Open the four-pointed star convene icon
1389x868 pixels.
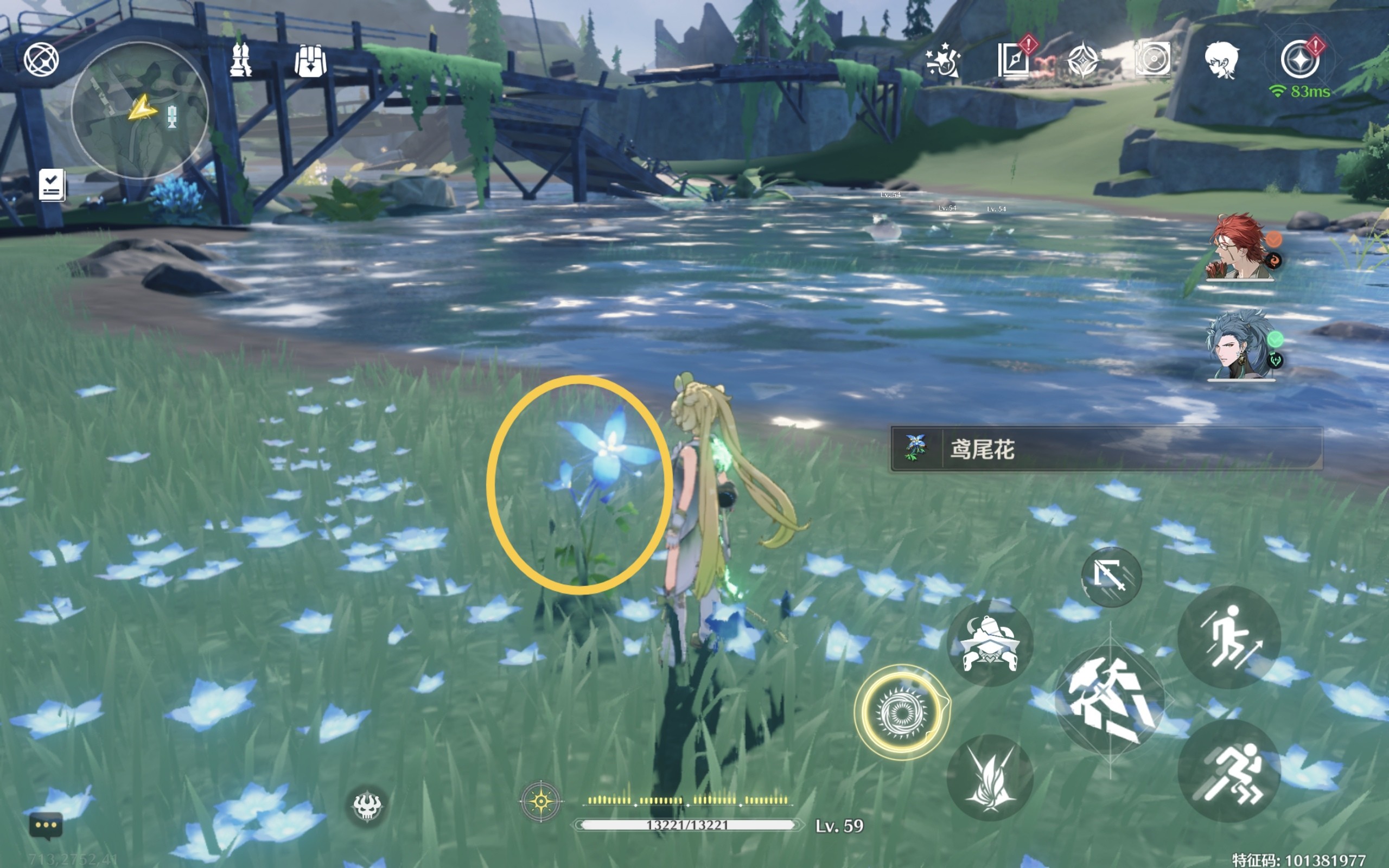(x=1082, y=60)
